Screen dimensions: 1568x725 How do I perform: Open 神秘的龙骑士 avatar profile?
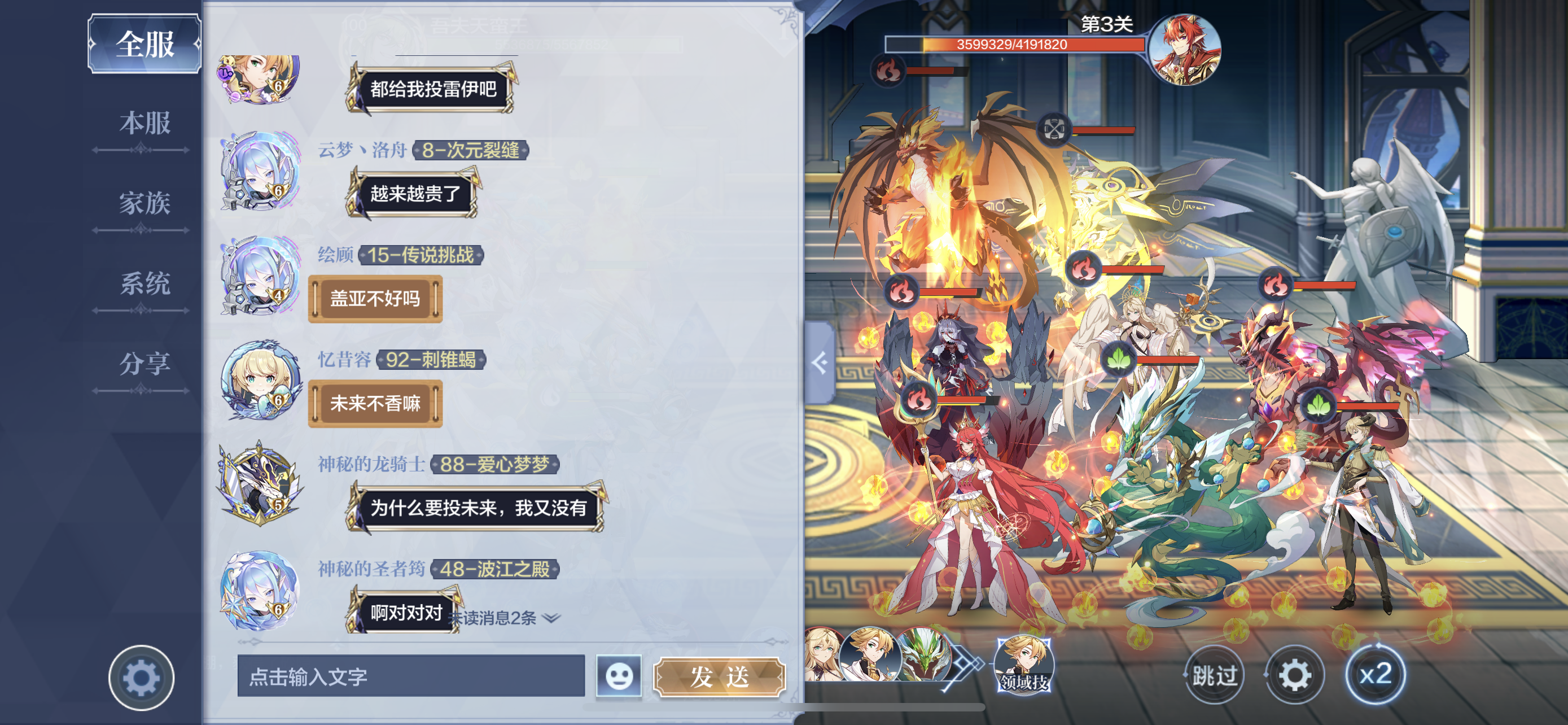[x=260, y=485]
